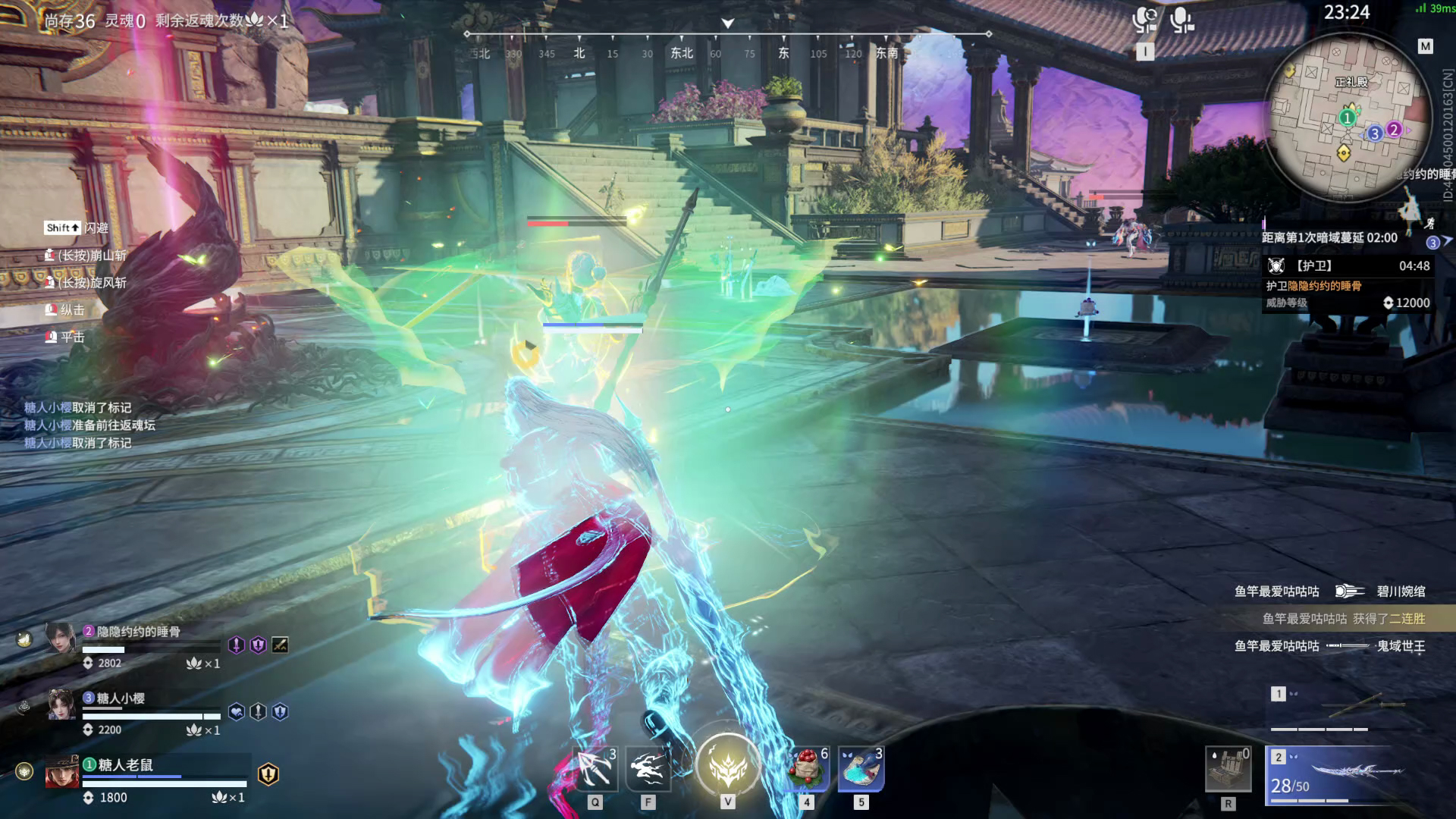1456x819 pixels.
Task: Click the M map button
Action: pos(1425,46)
